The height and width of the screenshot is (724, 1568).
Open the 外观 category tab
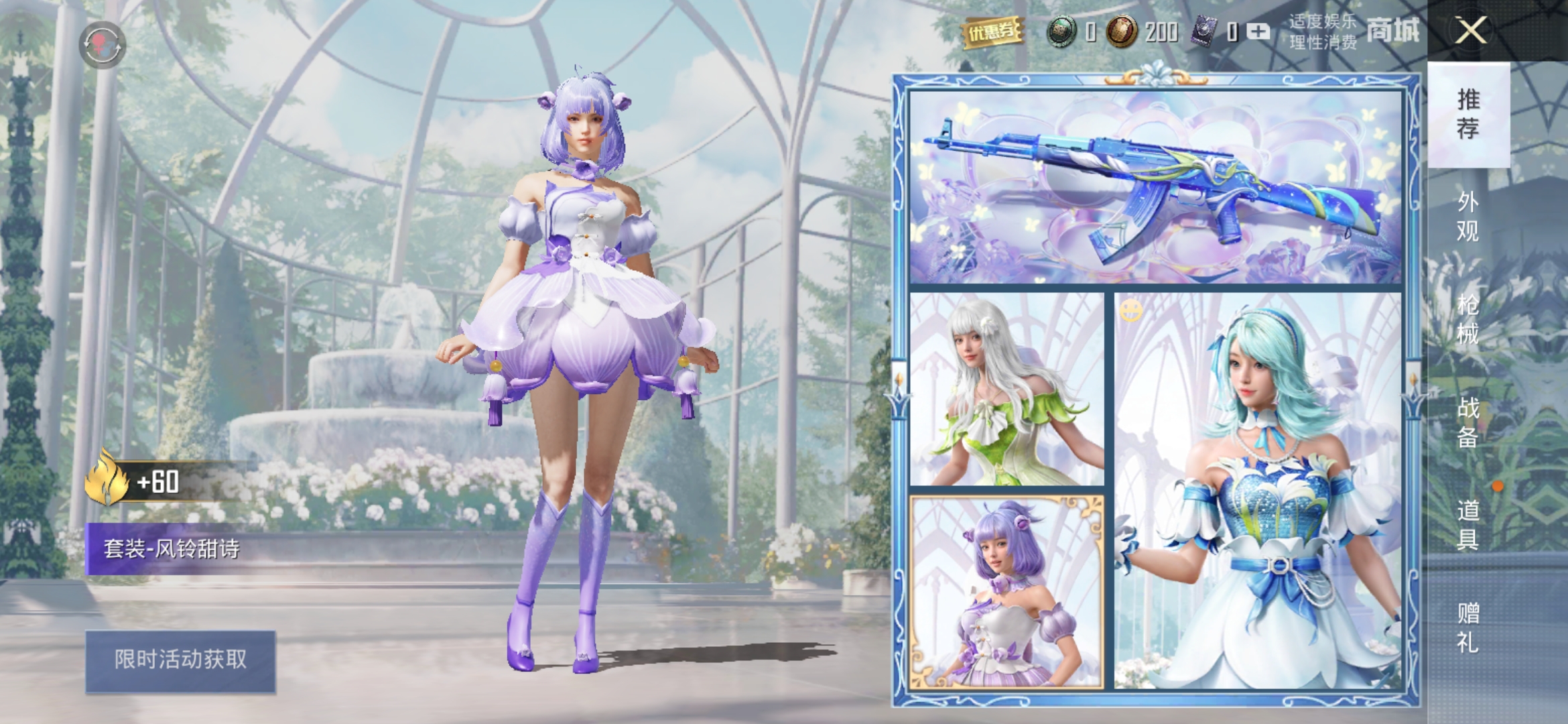pos(1467,216)
